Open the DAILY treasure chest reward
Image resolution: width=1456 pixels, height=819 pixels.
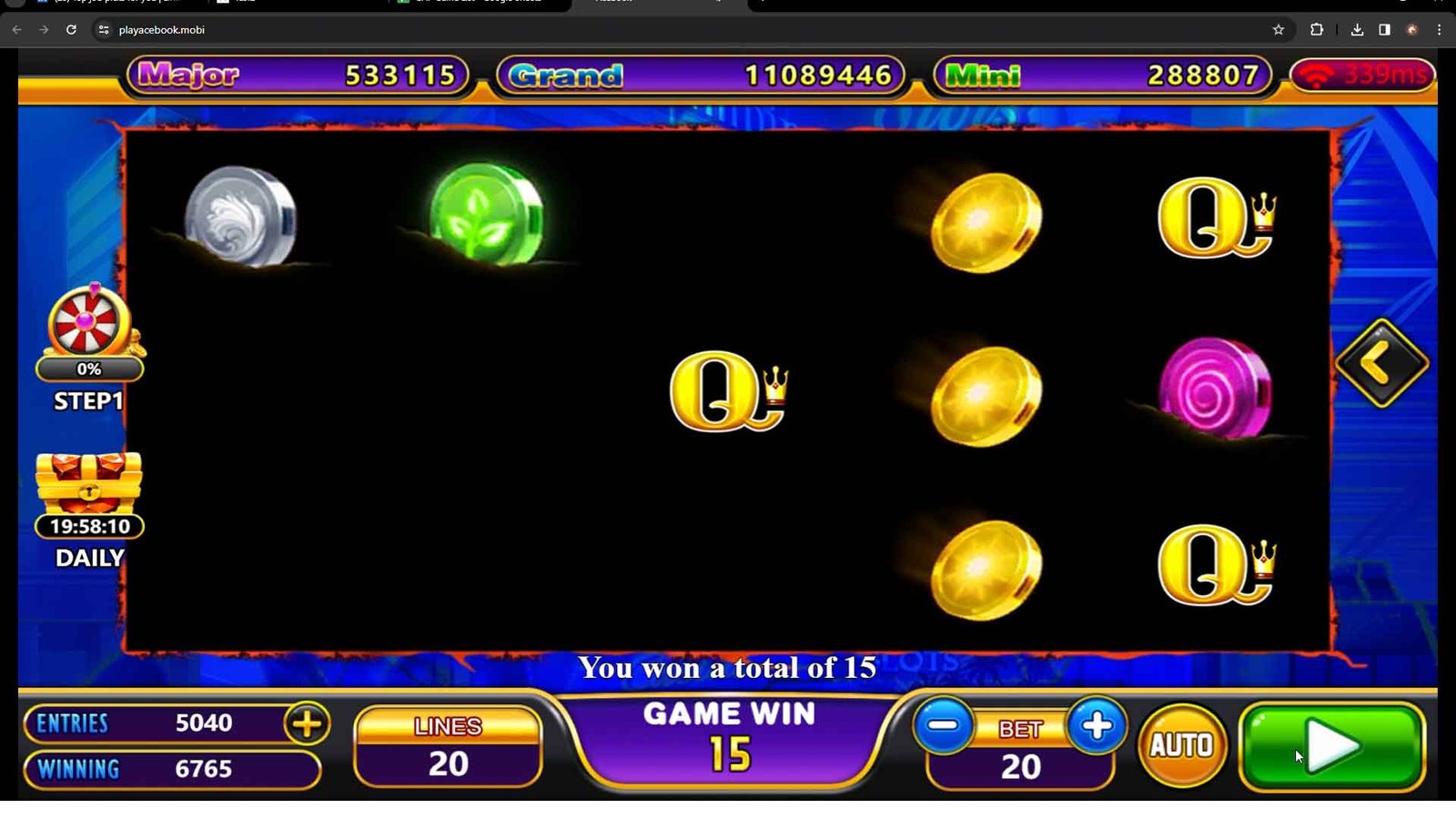88,482
